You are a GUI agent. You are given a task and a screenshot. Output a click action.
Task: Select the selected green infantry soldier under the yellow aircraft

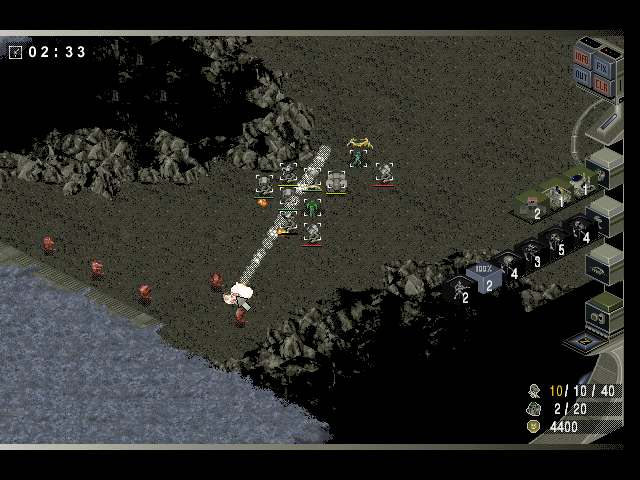[x=358, y=158]
